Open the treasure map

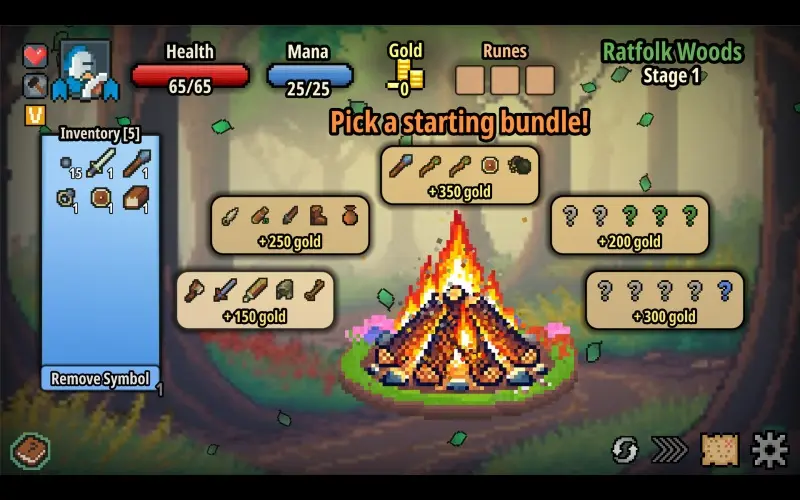tap(720, 450)
